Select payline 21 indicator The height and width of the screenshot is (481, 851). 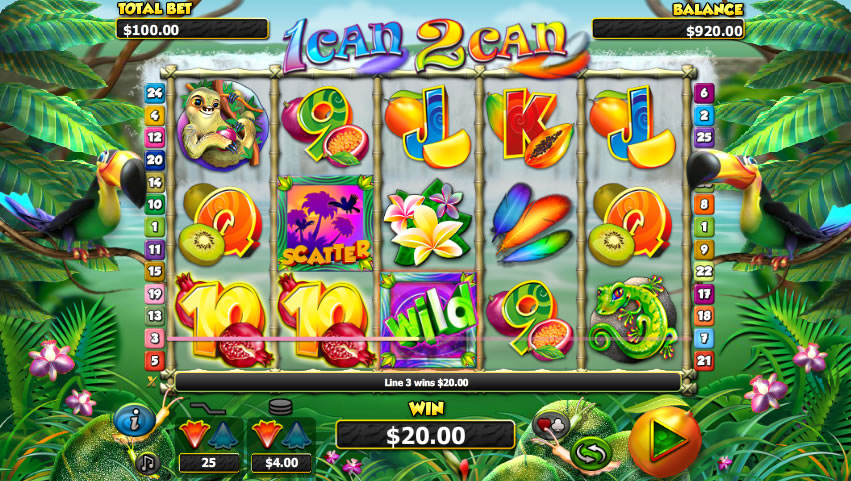tap(704, 359)
